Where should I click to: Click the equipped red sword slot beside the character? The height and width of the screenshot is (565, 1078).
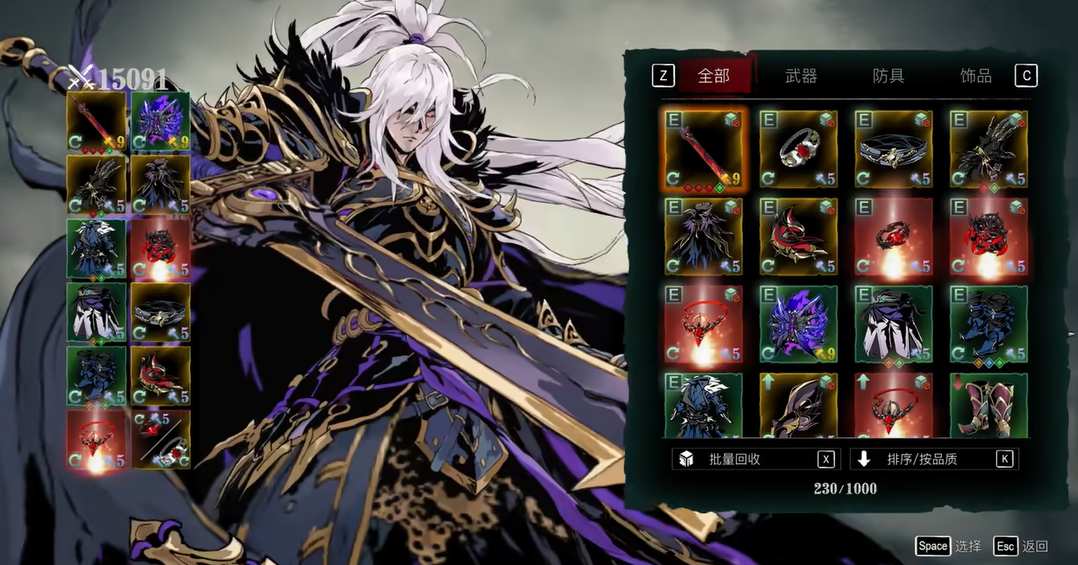coord(97,121)
